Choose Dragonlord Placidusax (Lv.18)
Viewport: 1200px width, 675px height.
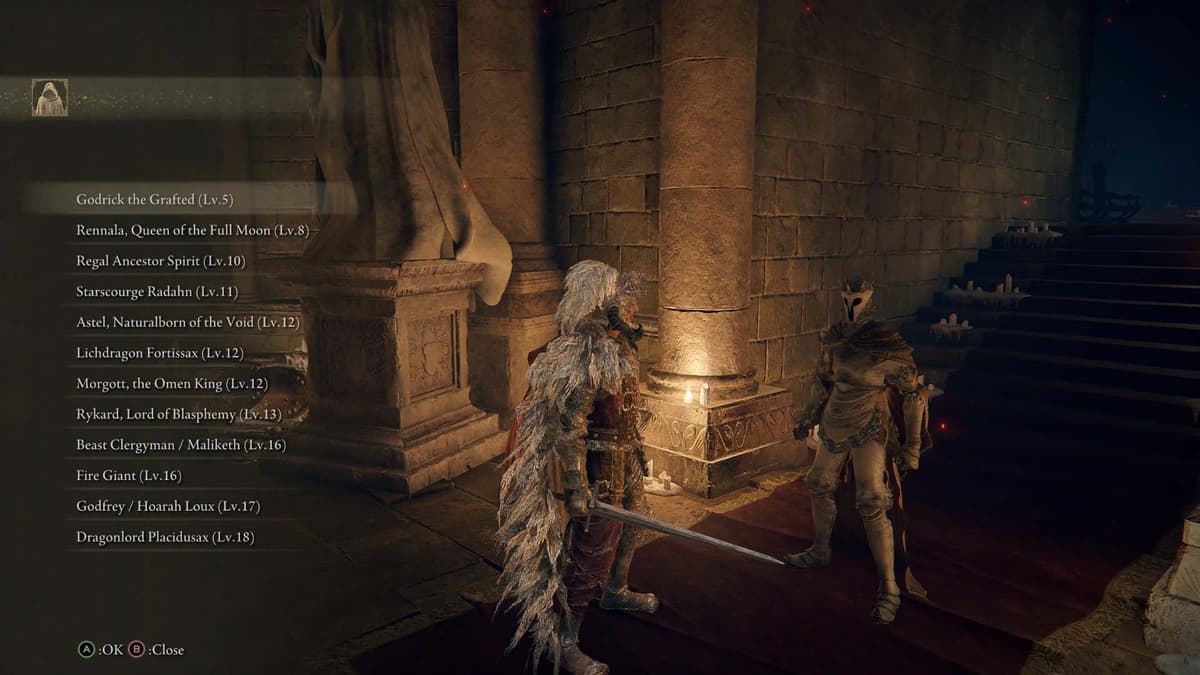click(x=165, y=537)
